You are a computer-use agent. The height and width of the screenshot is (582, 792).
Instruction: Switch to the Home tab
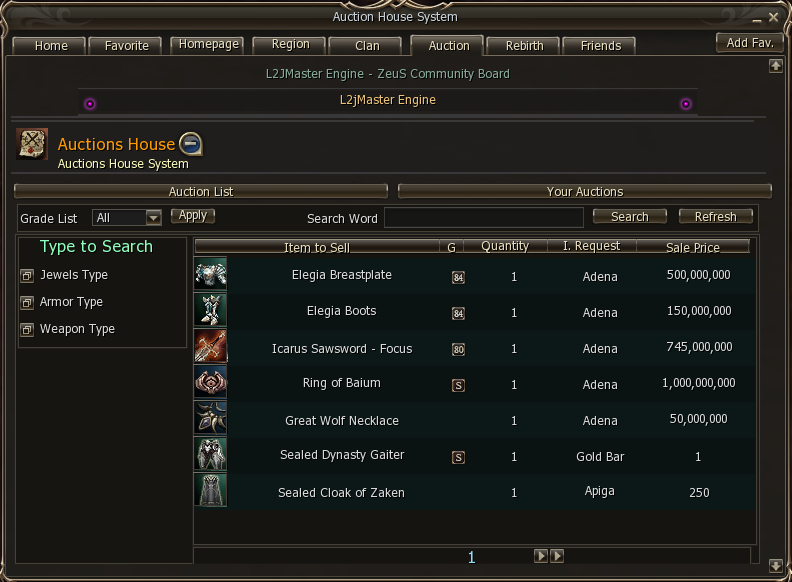51,46
